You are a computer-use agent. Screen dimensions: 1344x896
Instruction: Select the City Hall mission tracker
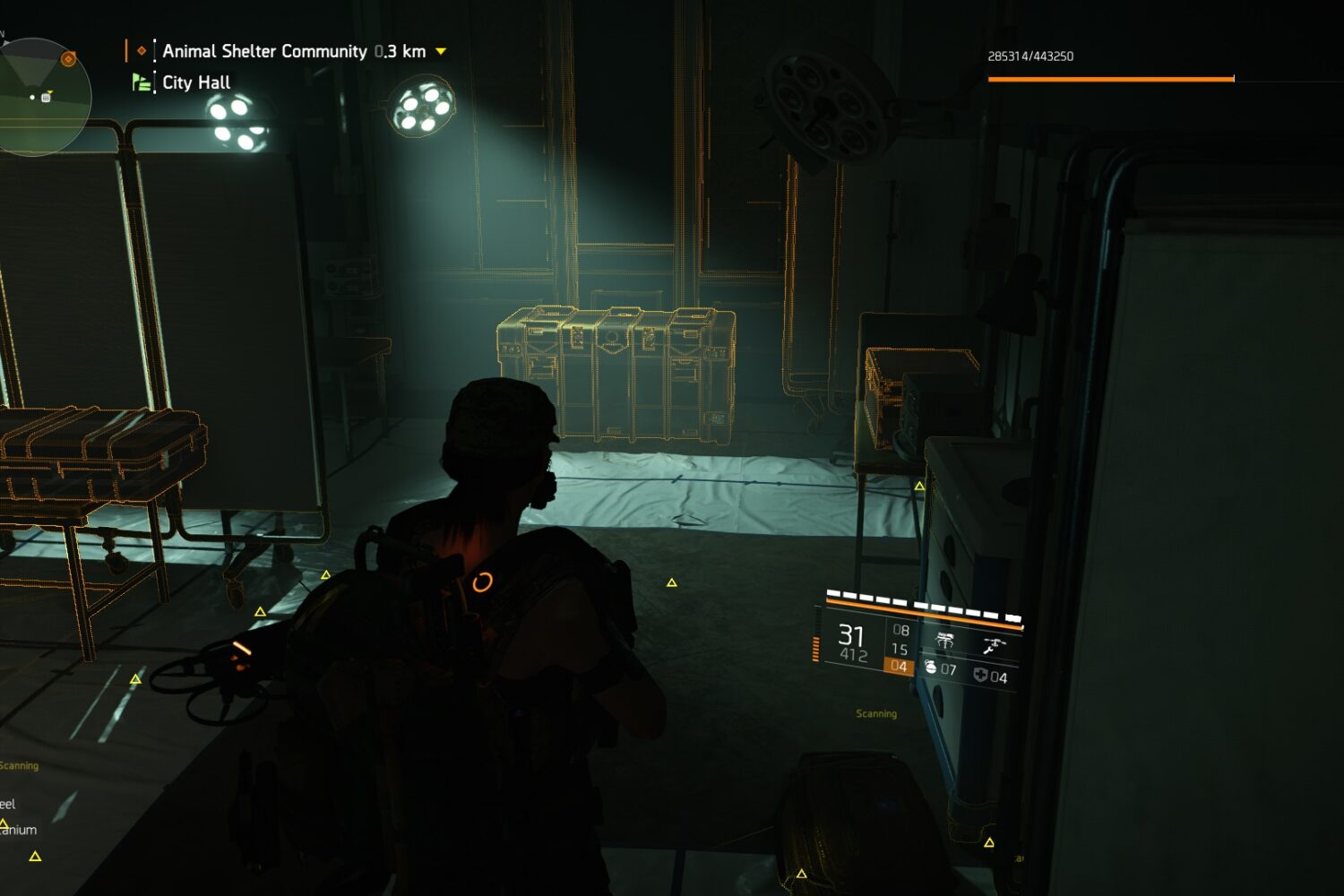click(x=196, y=82)
